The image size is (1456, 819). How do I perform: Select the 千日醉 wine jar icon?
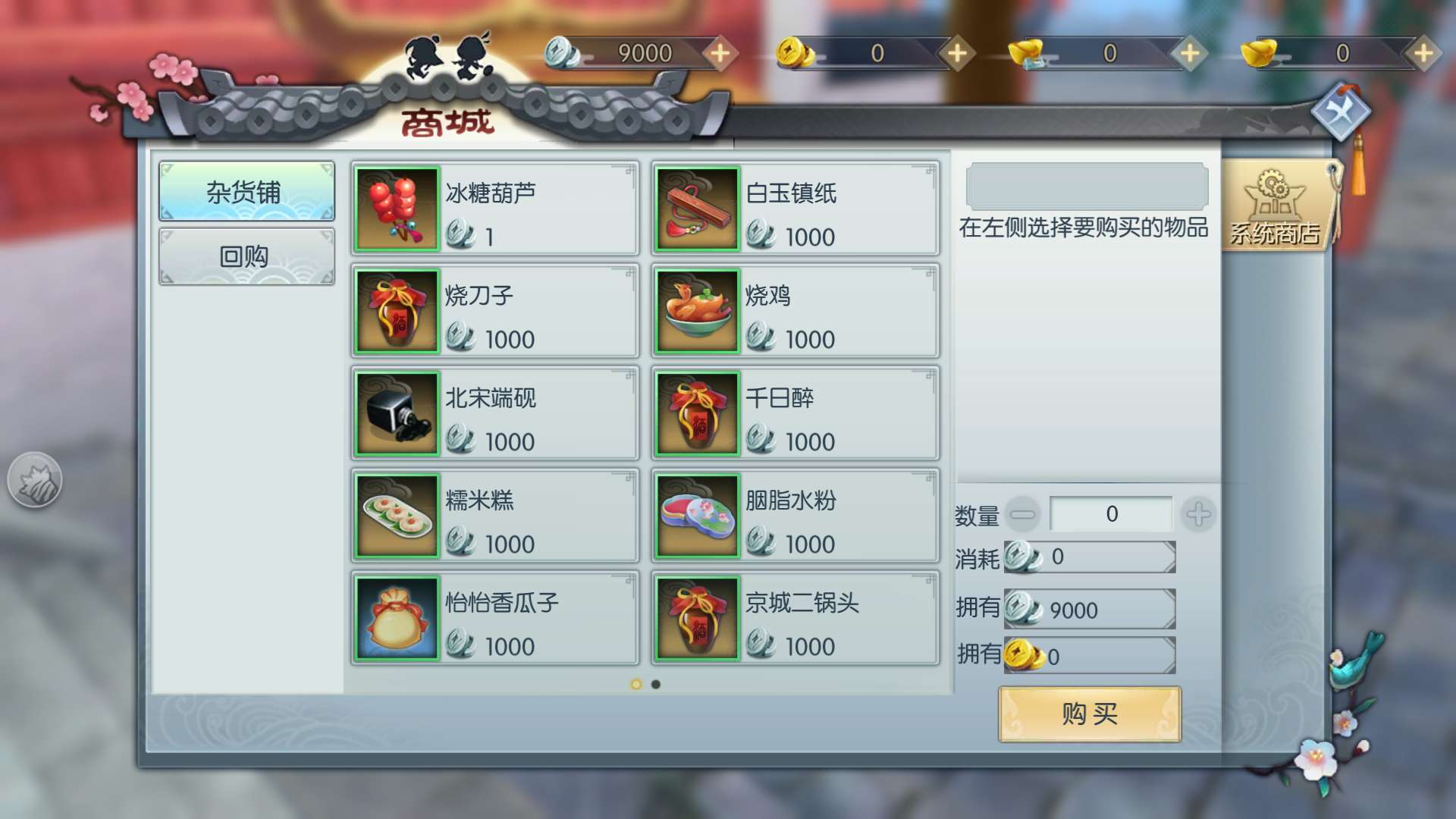point(698,413)
